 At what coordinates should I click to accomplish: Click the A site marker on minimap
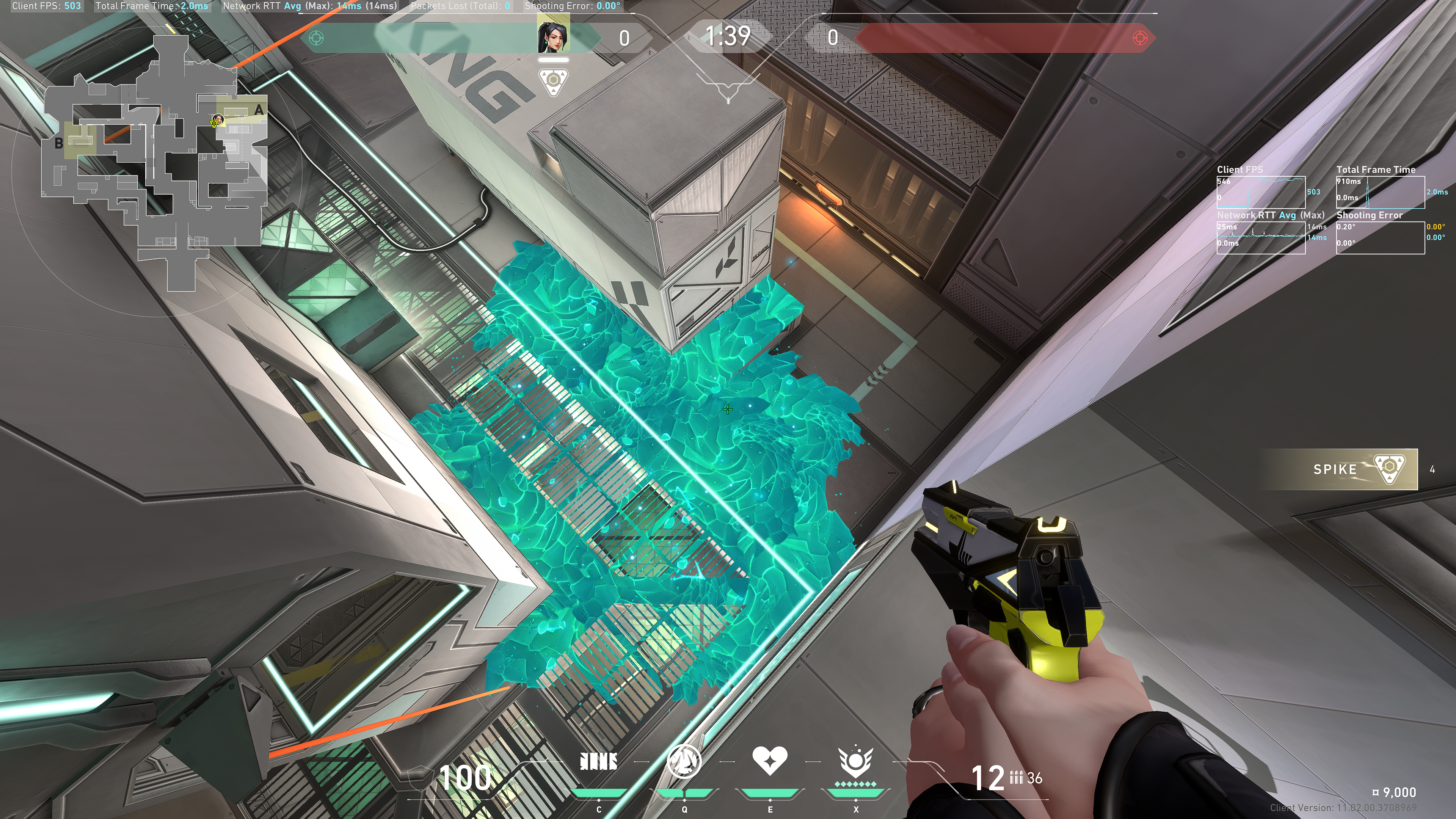[259, 110]
